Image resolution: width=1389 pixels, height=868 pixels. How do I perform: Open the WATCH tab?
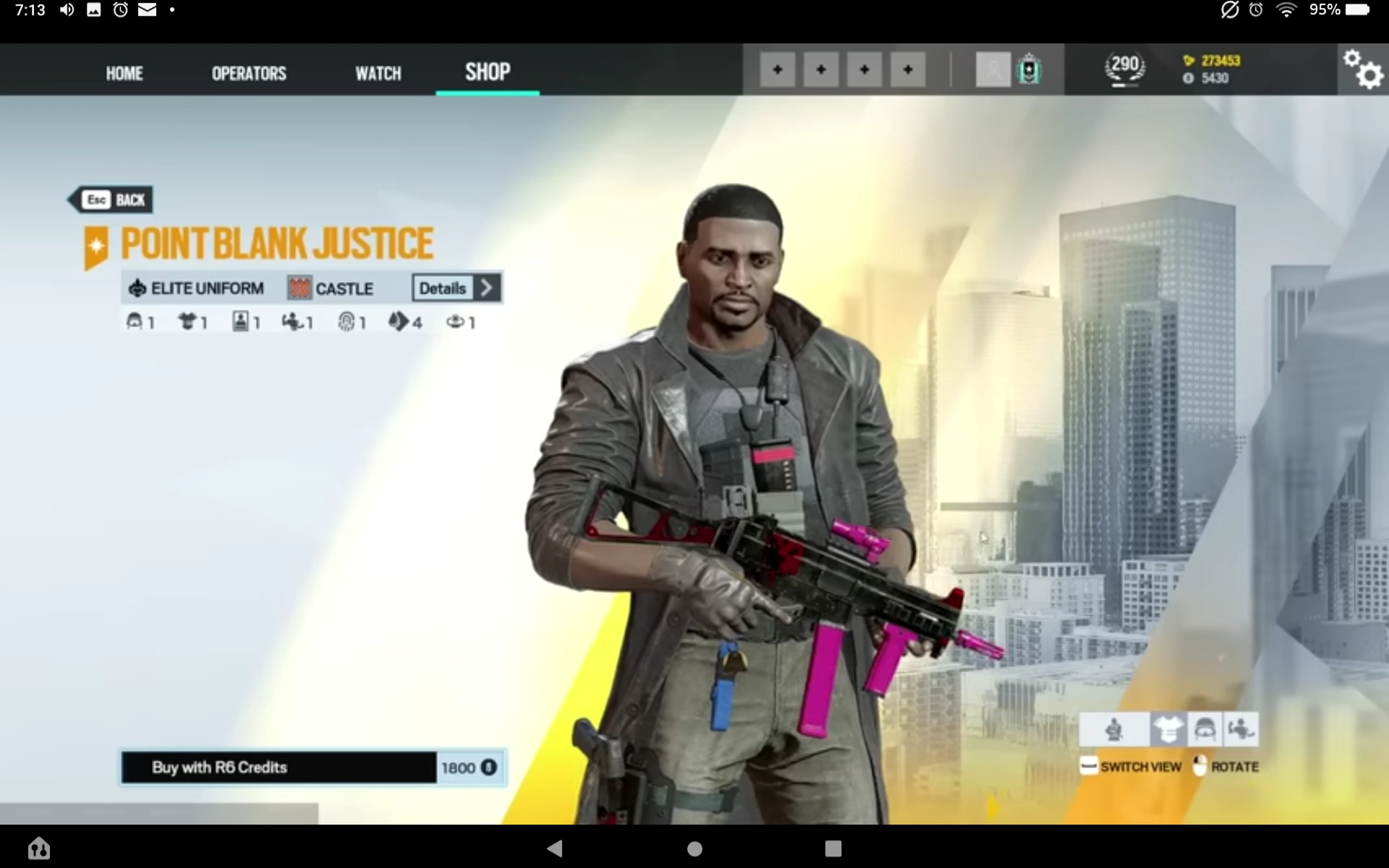[x=378, y=72]
